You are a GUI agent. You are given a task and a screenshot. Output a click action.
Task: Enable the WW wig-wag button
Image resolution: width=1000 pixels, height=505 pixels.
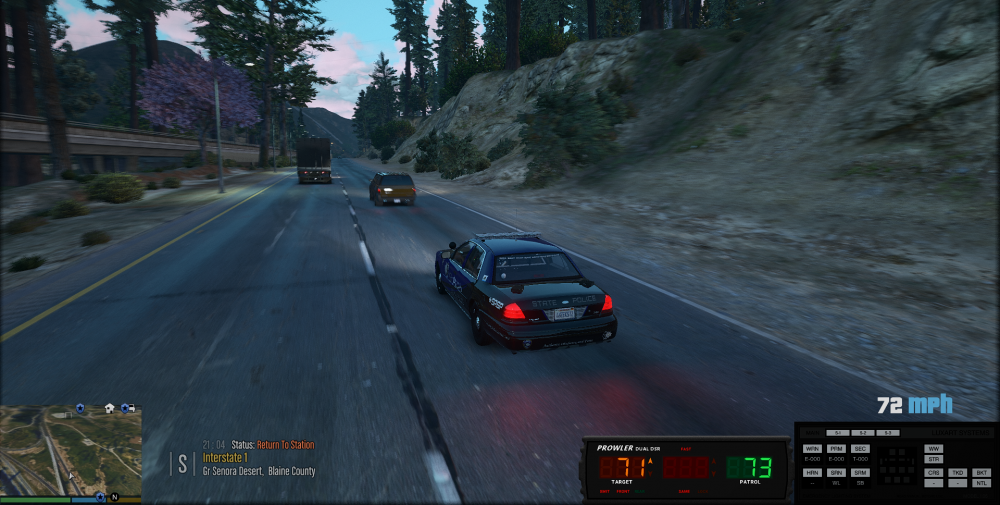click(934, 449)
